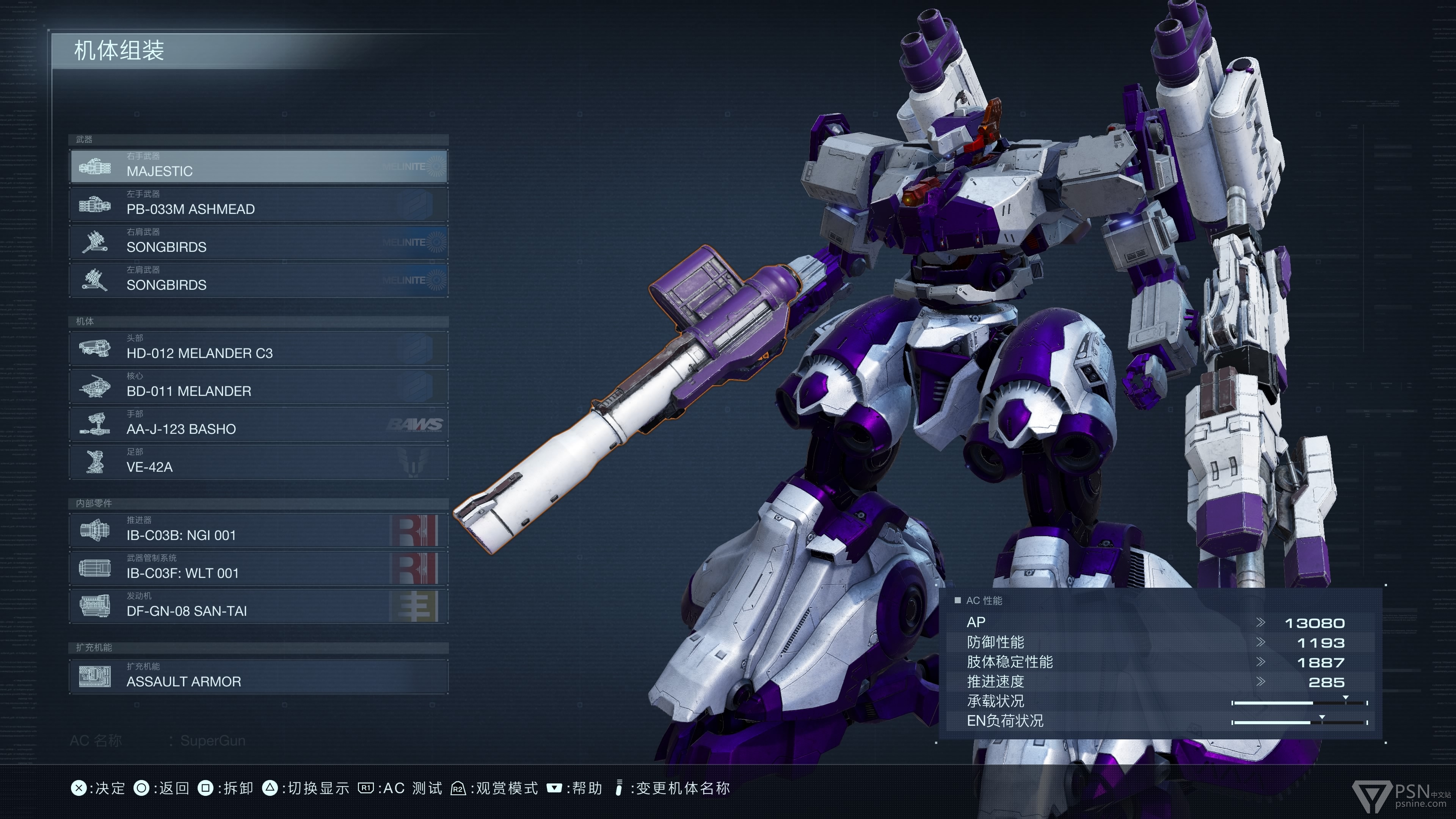Open the left shoulder SONGBIRDS slot

tap(259, 280)
